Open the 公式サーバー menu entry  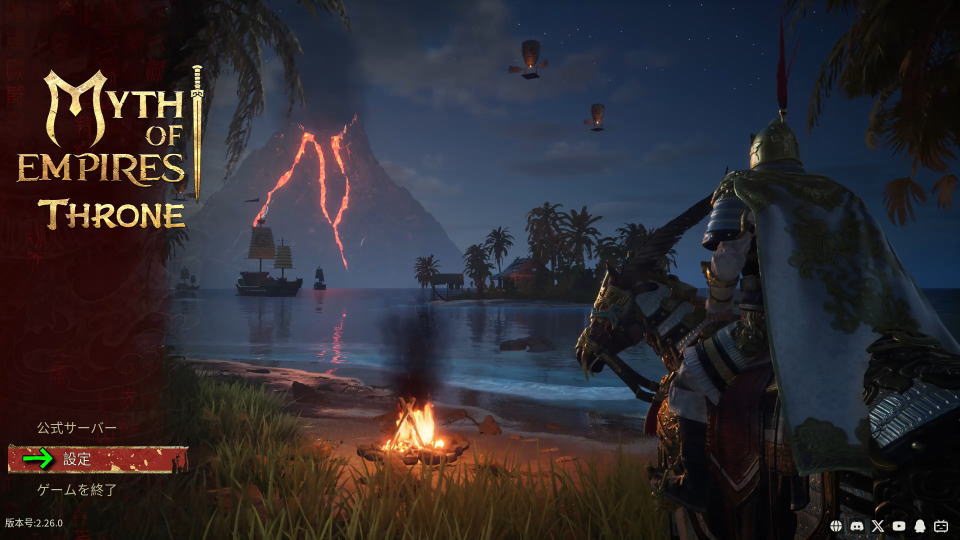pyautogui.click(x=77, y=428)
